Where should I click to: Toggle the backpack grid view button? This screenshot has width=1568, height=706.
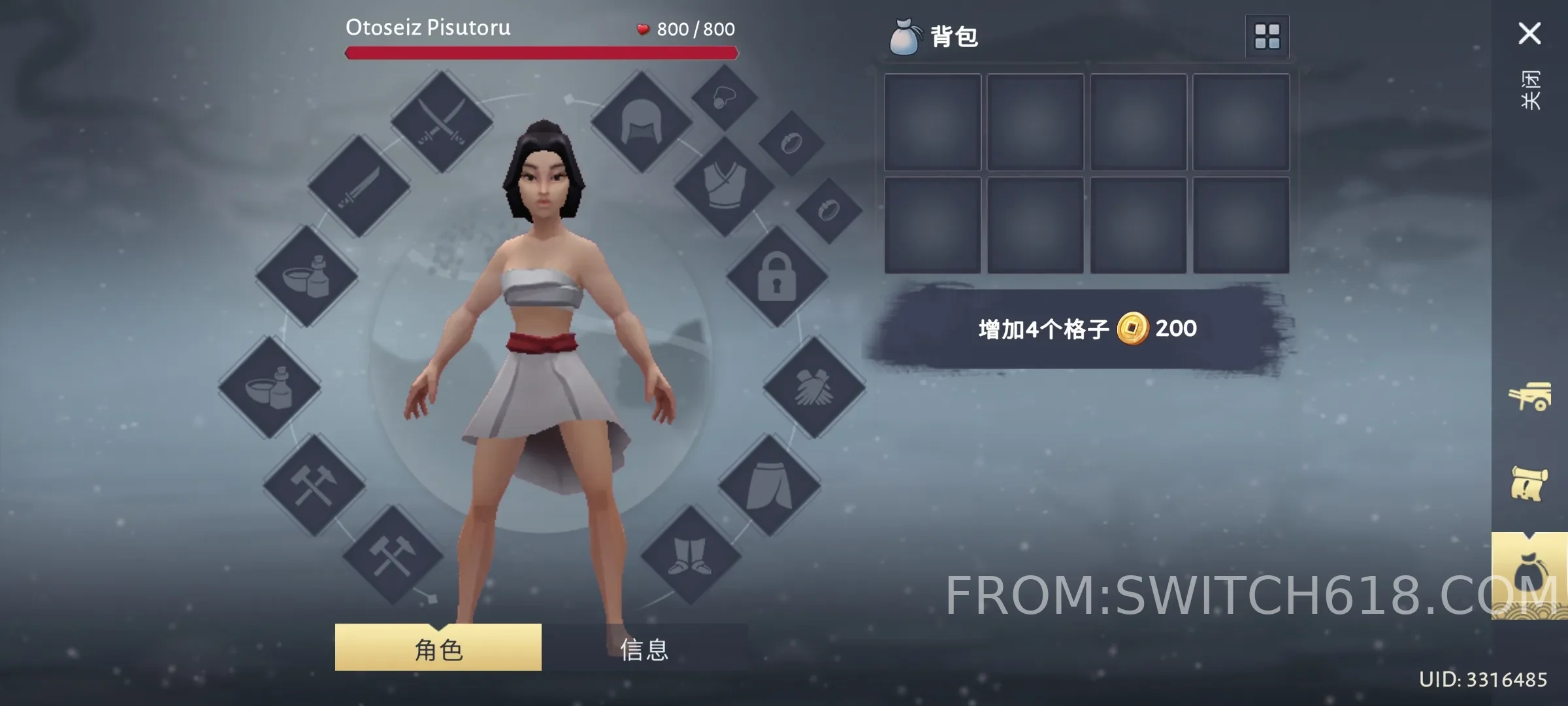pos(1267,37)
